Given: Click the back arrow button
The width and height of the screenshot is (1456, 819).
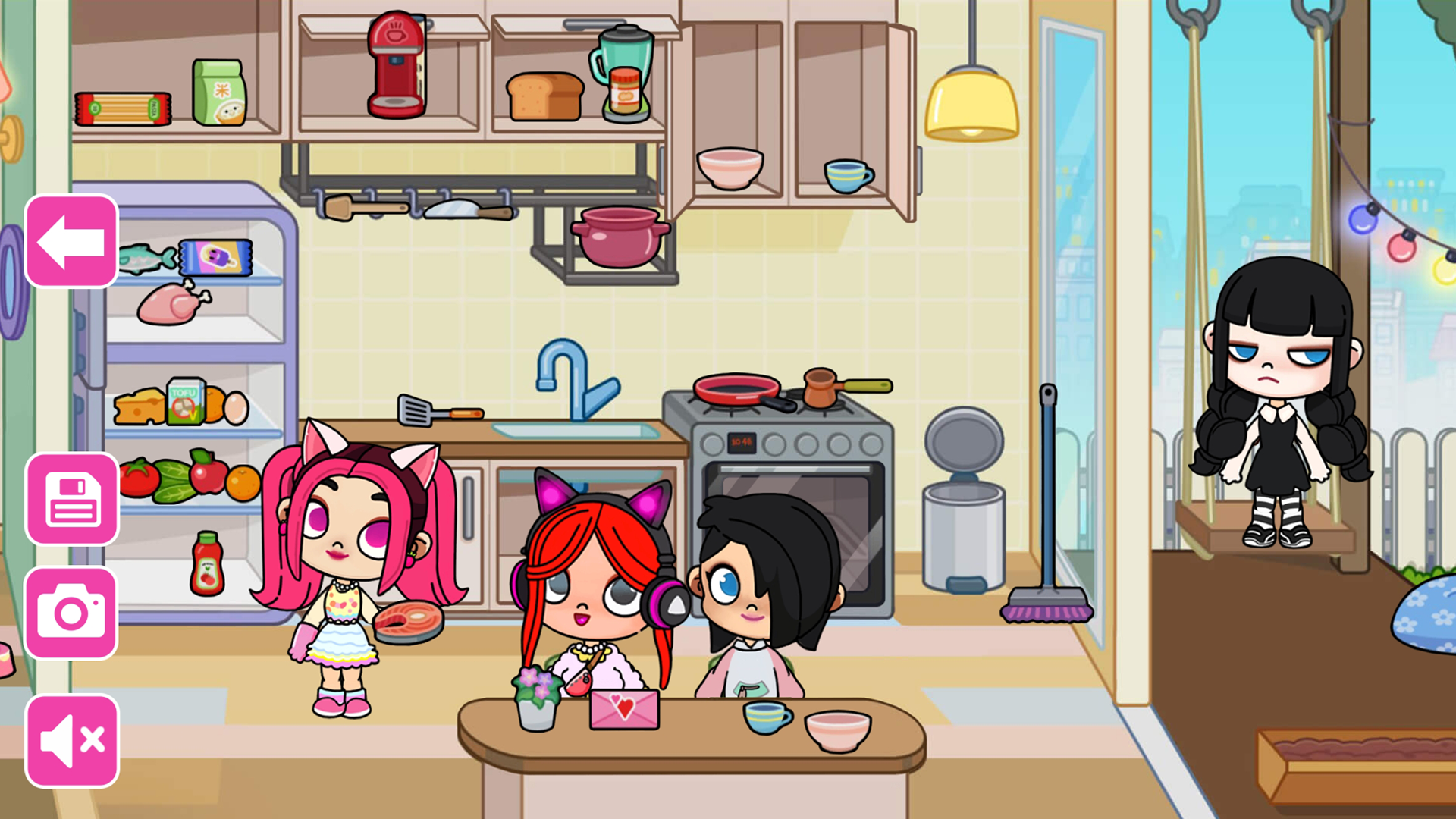Looking at the screenshot, I should (71, 241).
